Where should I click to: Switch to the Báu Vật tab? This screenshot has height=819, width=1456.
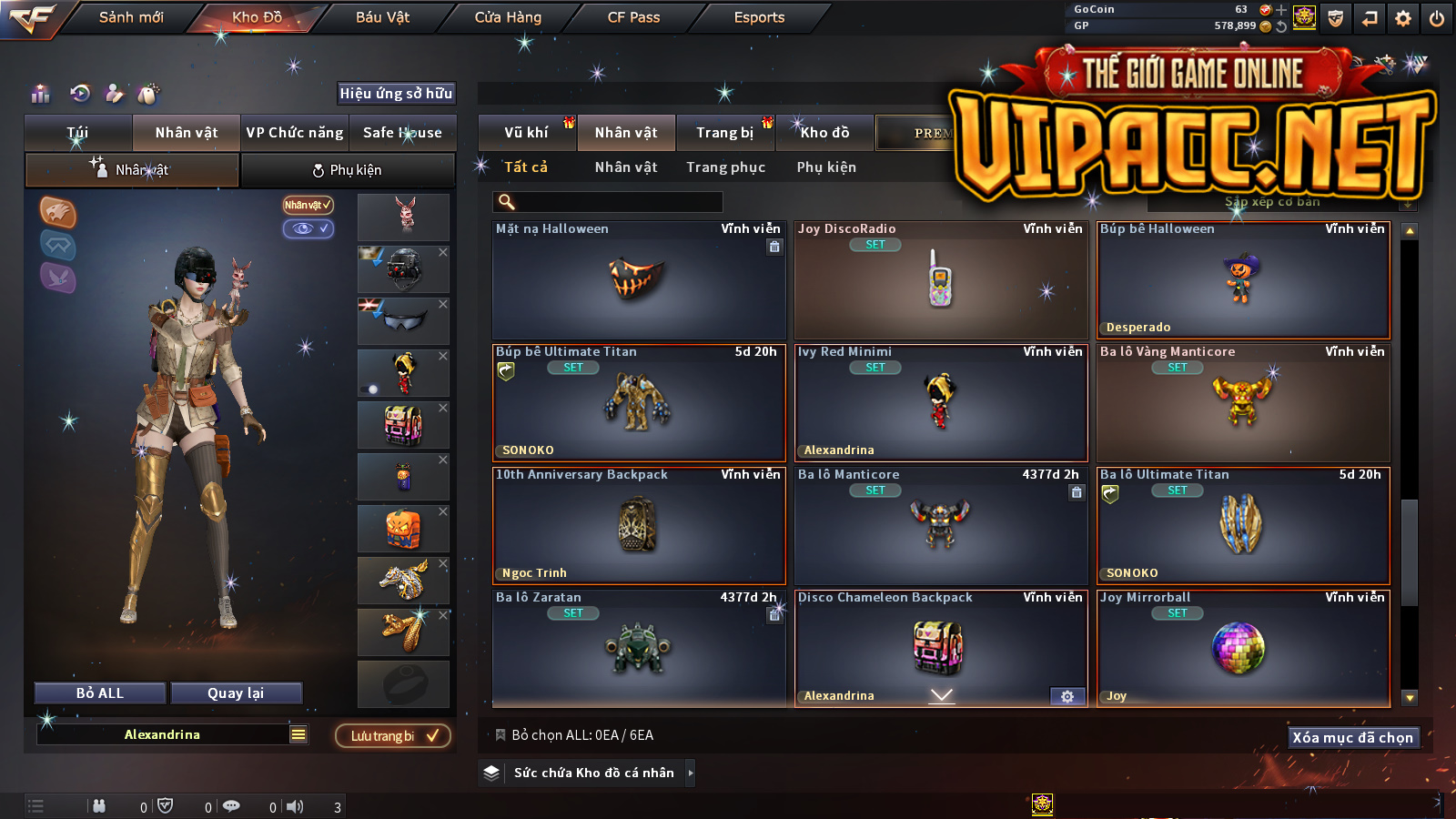pyautogui.click(x=382, y=17)
